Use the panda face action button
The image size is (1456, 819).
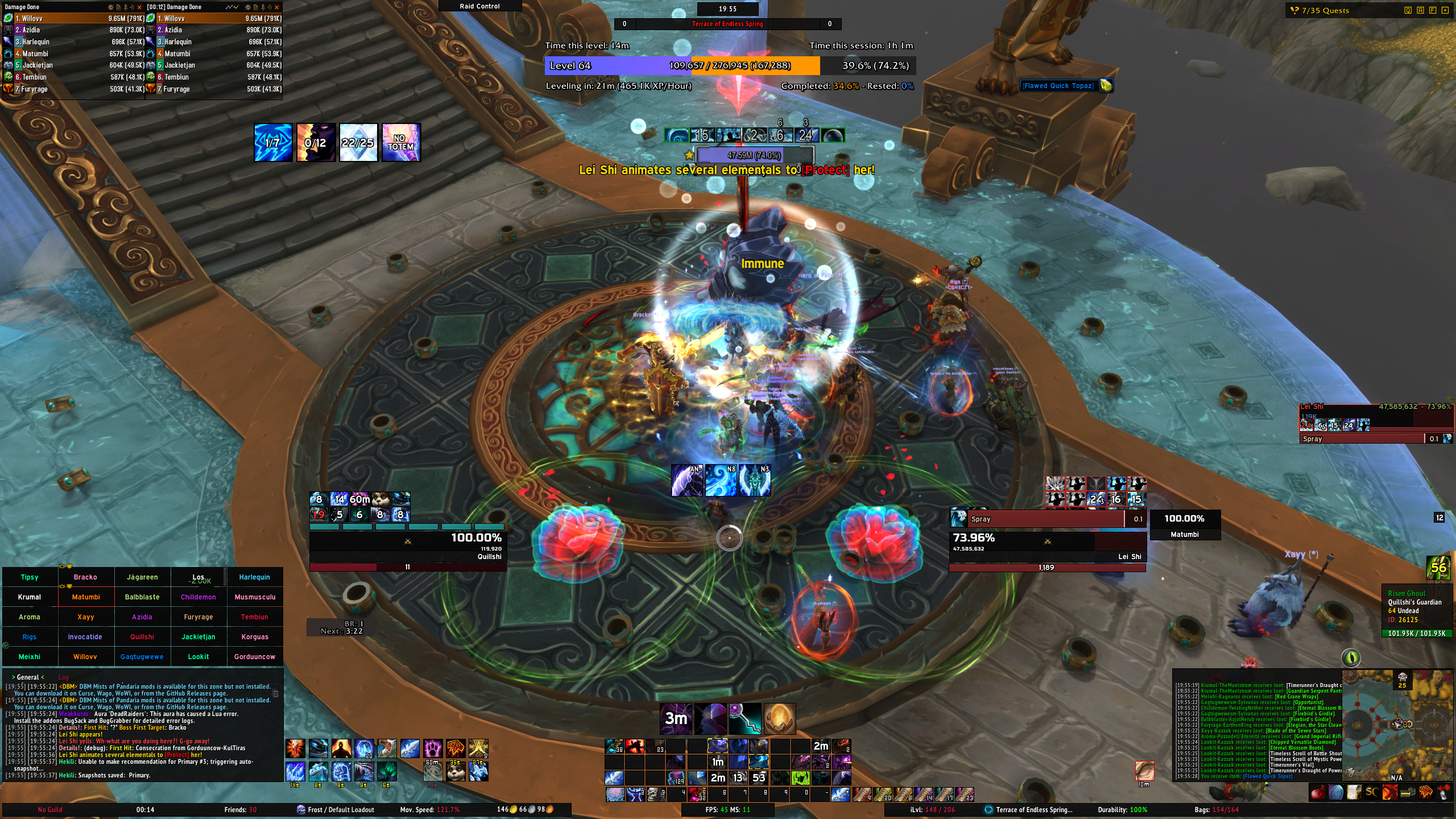[456, 772]
